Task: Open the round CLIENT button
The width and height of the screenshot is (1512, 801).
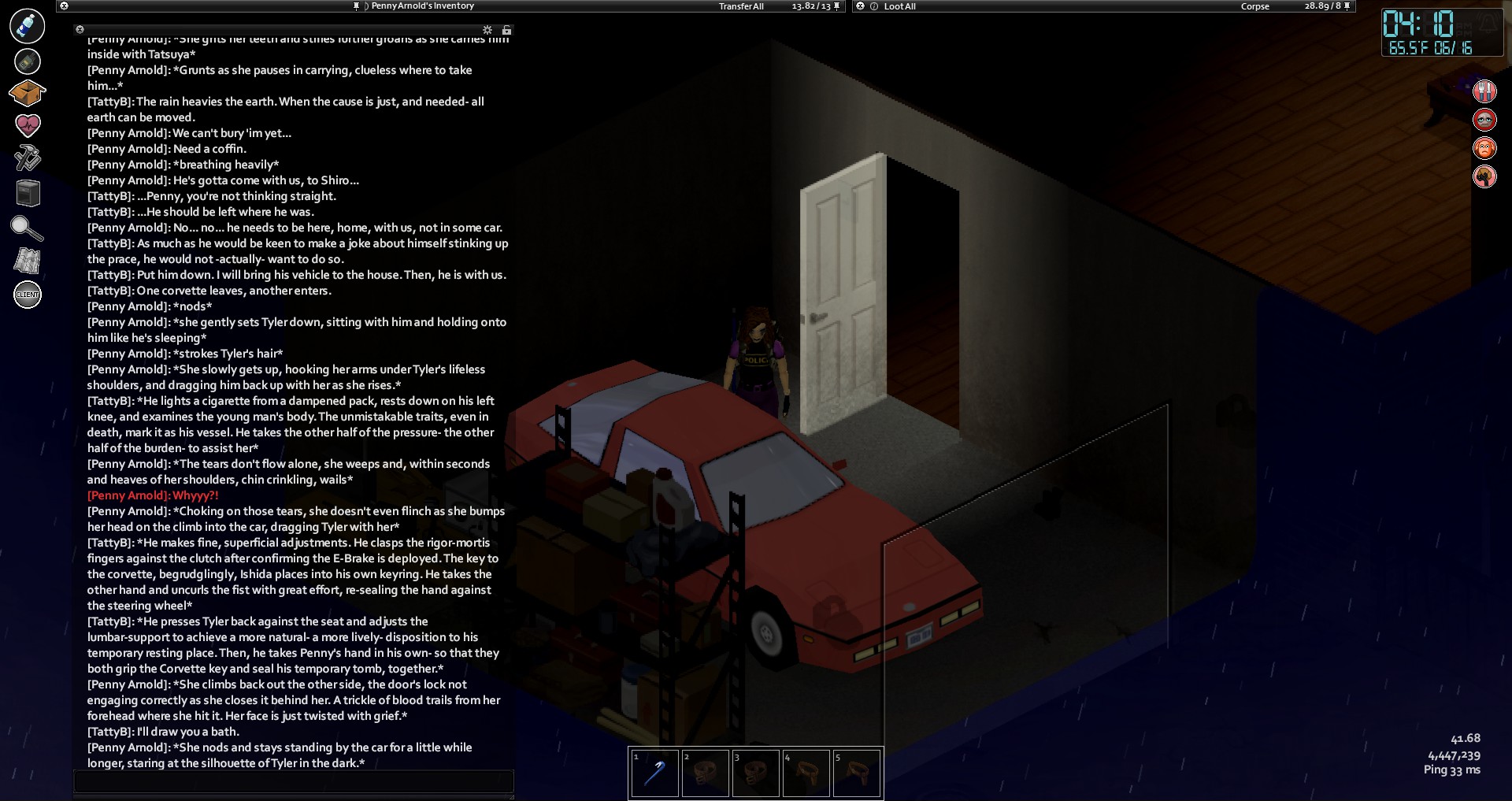Action: click(x=28, y=295)
